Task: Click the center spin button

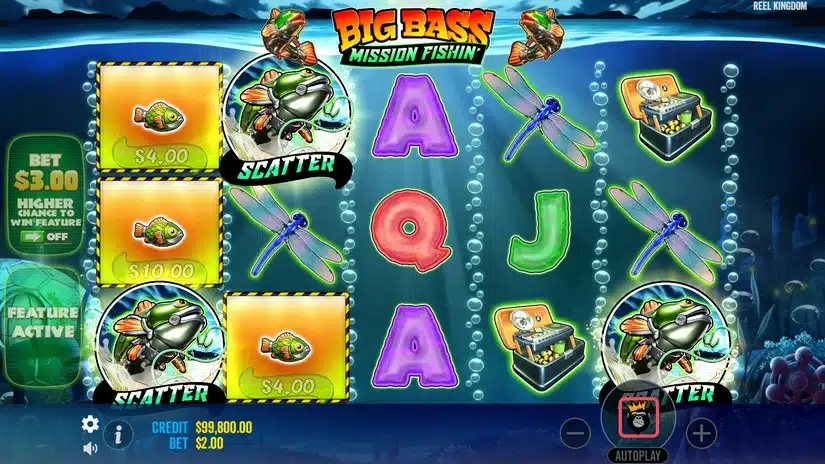Action: tap(638, 416)
